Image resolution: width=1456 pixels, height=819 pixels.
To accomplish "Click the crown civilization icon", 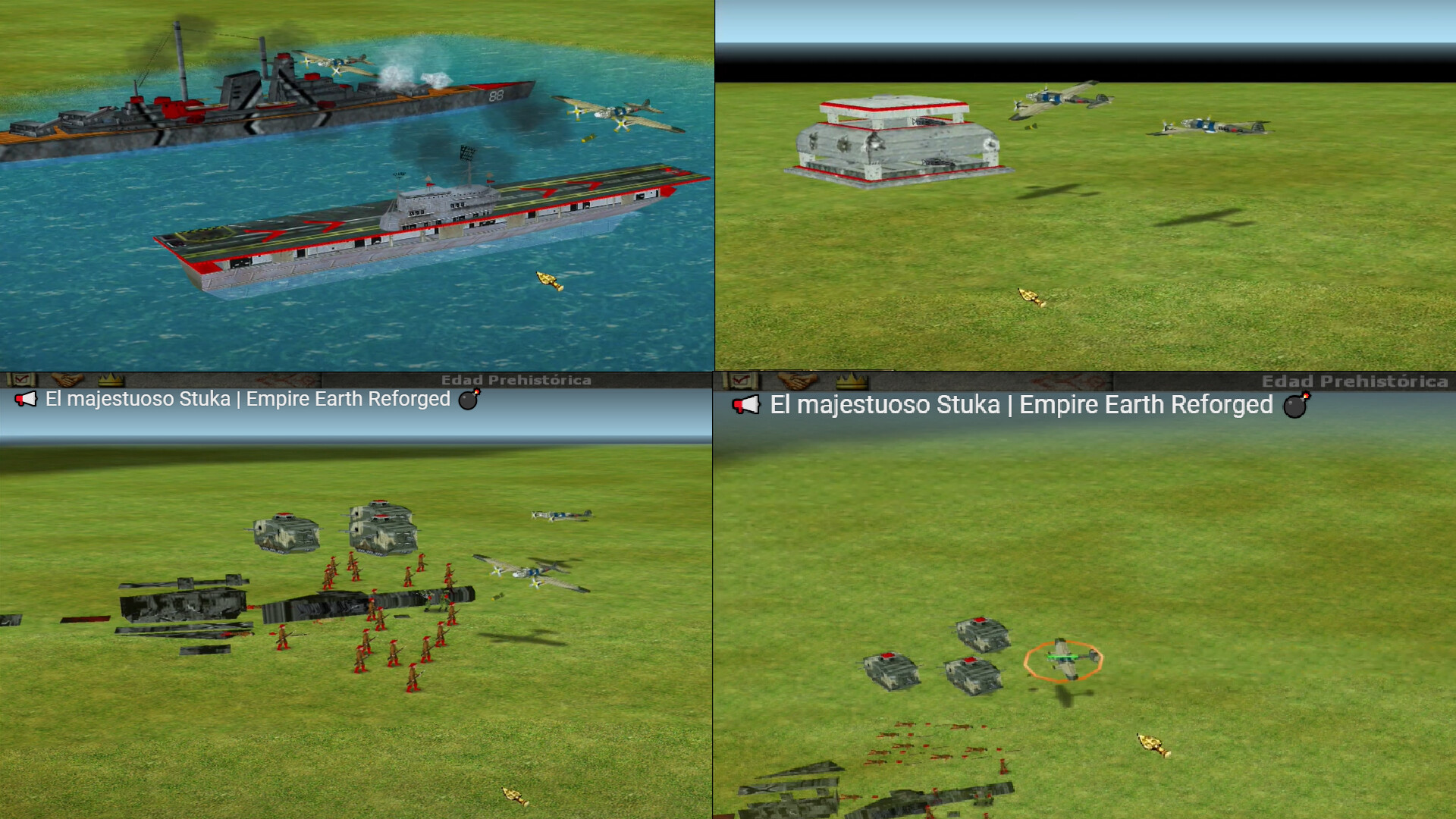I will [110, 378].
